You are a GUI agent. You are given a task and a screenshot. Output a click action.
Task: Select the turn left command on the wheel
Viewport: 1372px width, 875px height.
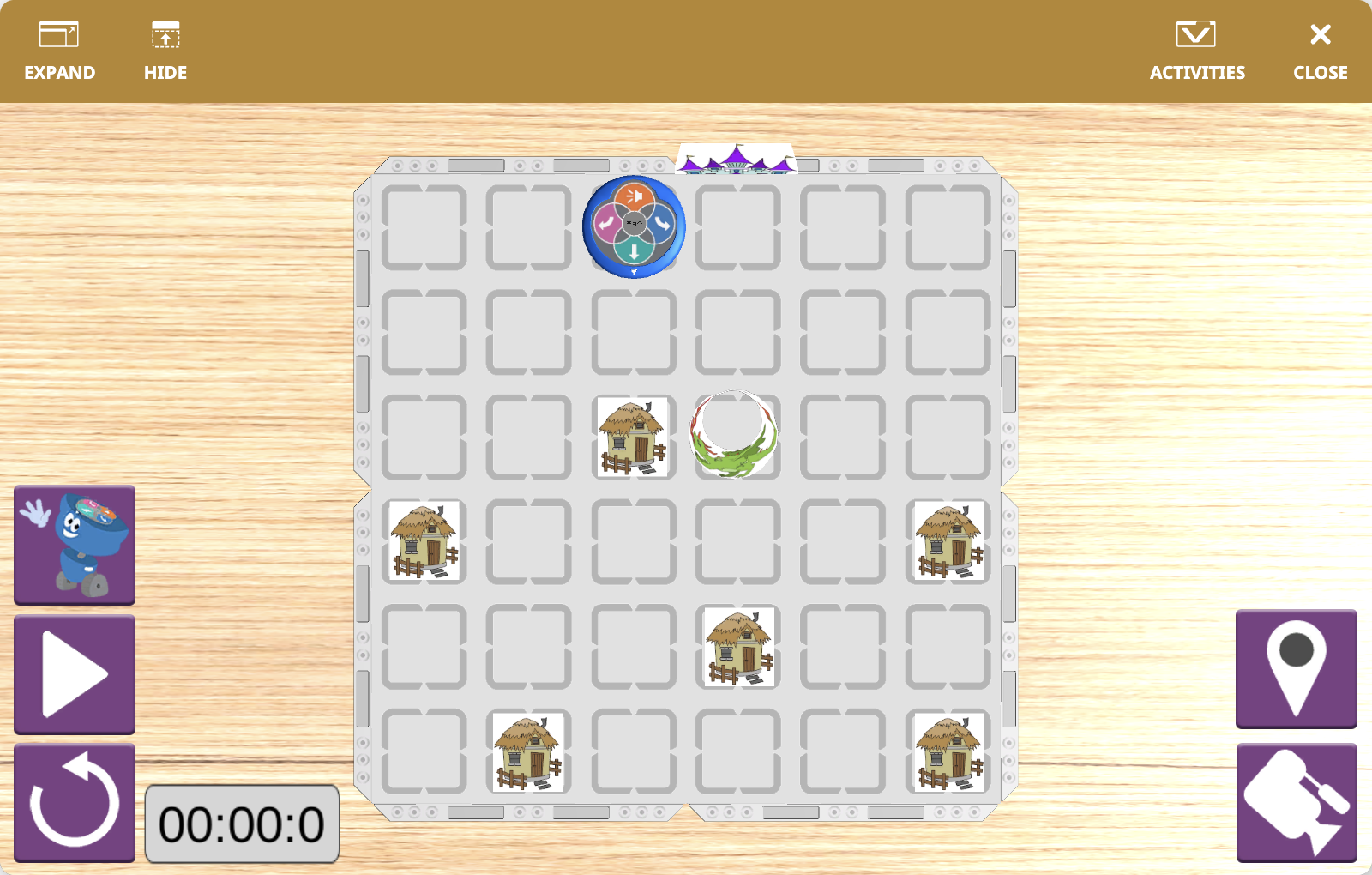tap(606, 223)
